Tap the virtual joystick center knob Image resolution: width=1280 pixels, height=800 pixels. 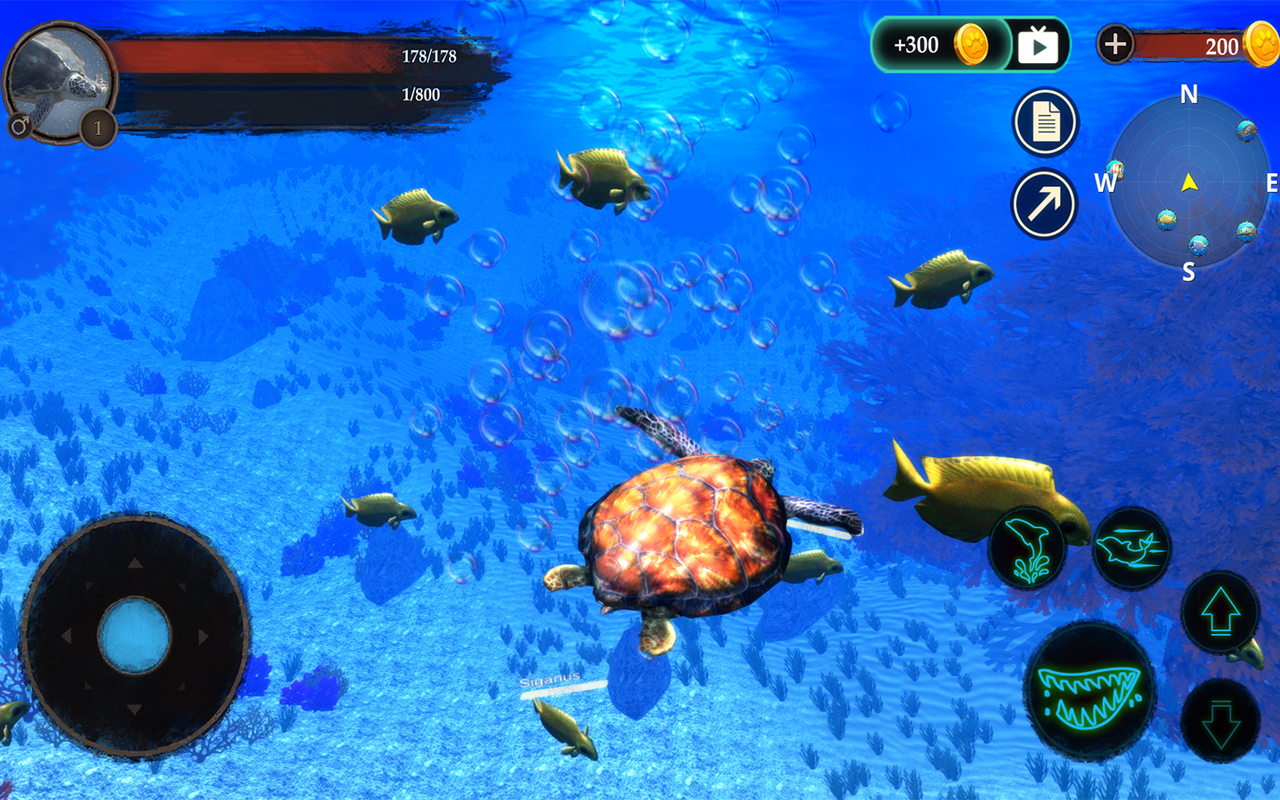pyautogui.click(x=134, y=636)
